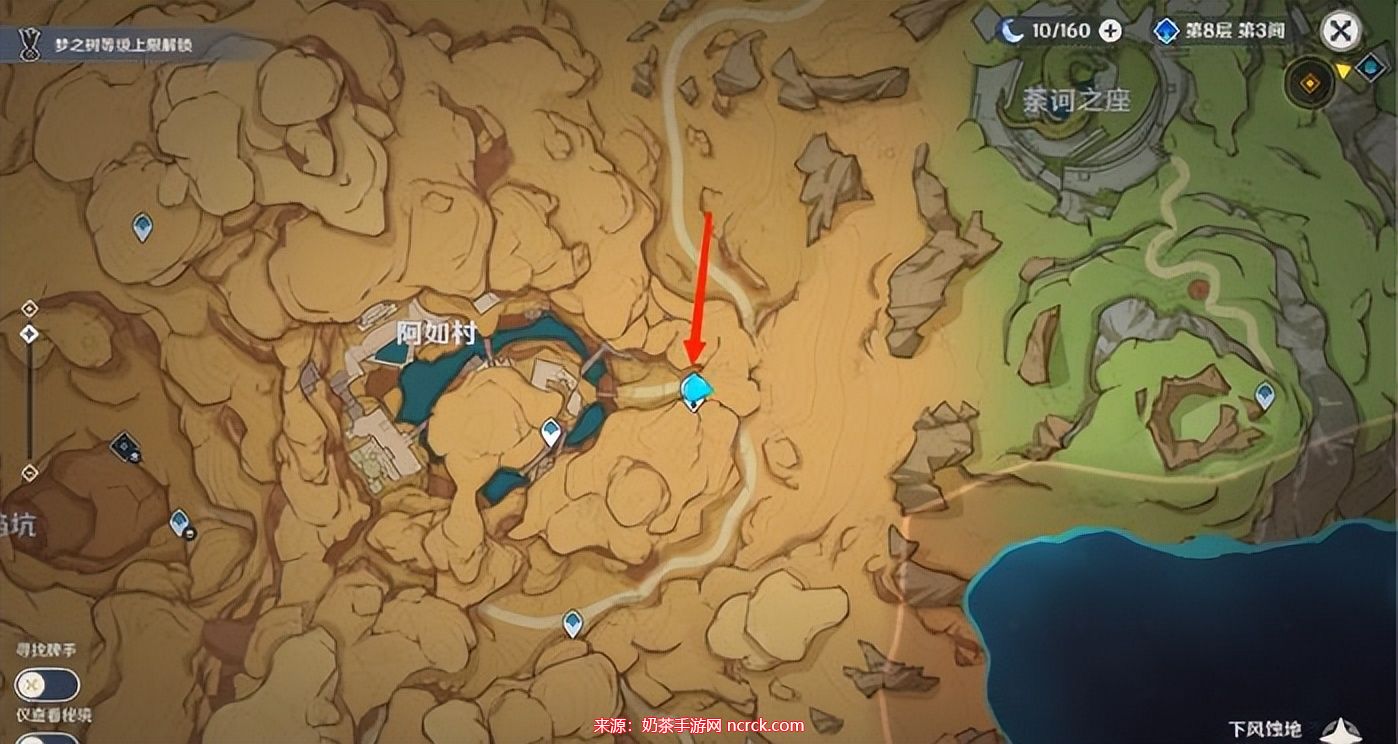Image resolution: width=1398 pixels, height=744 pixels.
Task: Toggle the 仅查看秘境 domains-only switch
Action: click(x=47, y=738)
